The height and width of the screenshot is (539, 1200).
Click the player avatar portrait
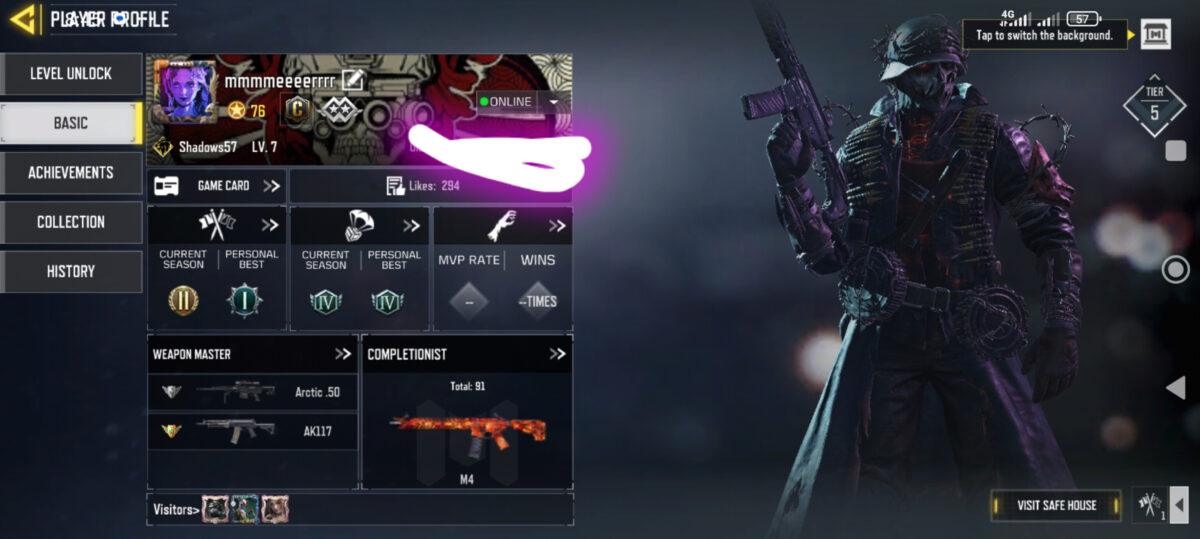(x=185, y=92)
